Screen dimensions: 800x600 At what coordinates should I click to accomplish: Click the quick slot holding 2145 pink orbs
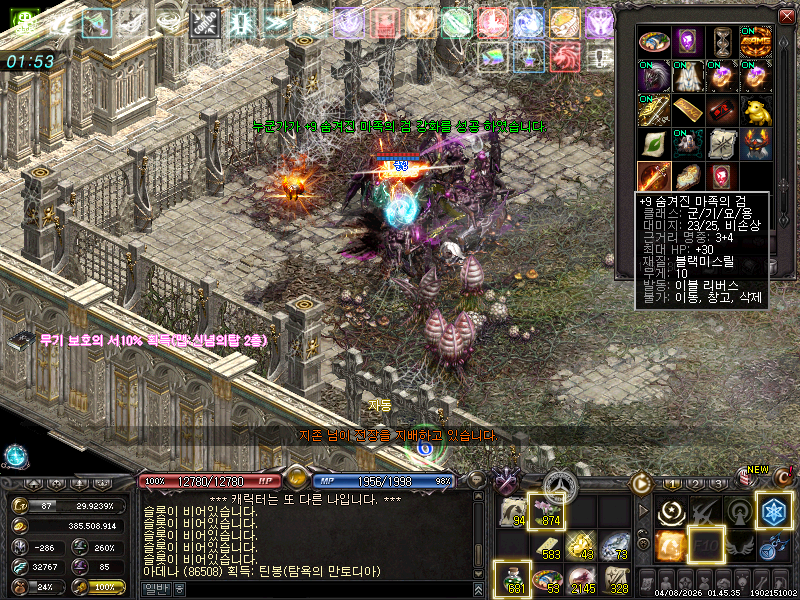[582, 578]
